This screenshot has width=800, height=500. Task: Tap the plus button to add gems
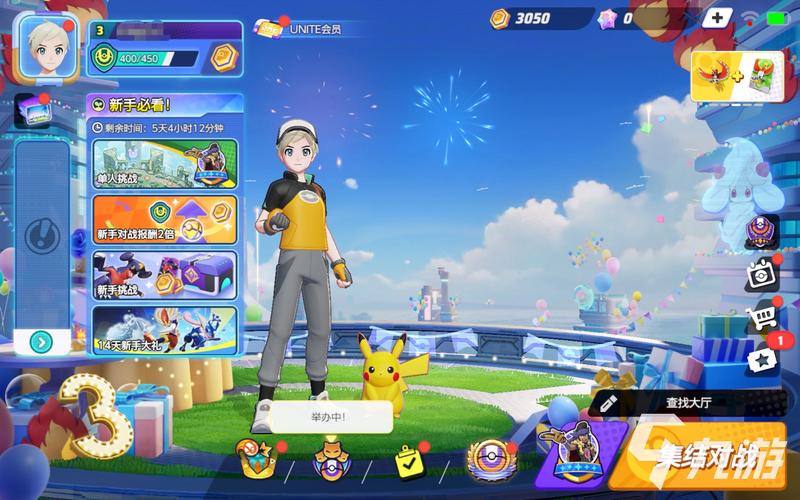point(716,18)
